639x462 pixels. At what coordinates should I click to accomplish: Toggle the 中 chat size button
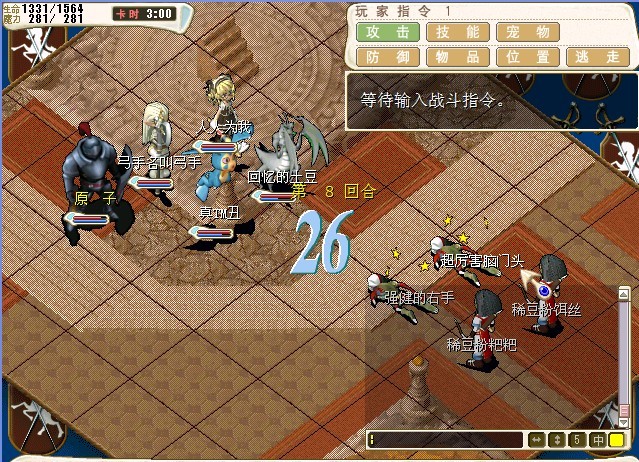coord(597,439)
